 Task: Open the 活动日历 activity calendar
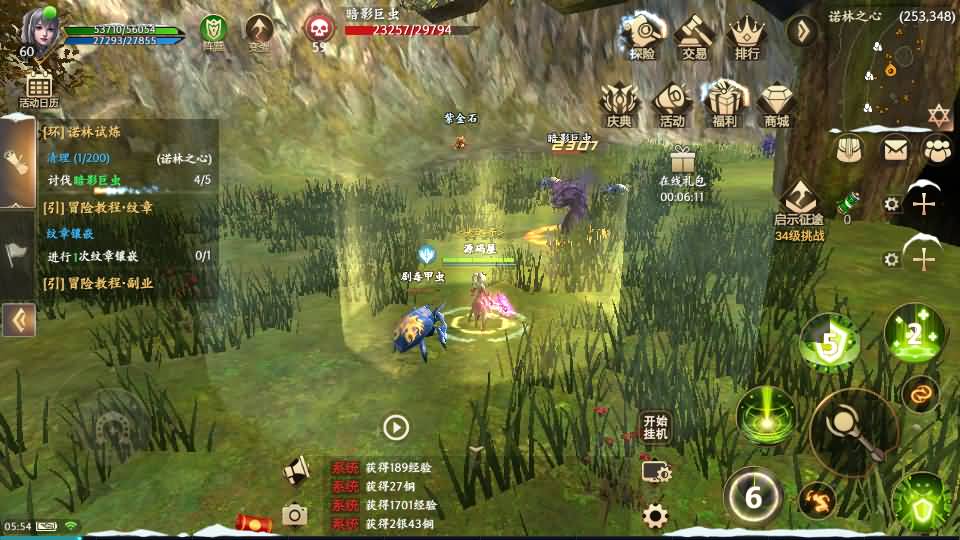(x=39, y=89)
